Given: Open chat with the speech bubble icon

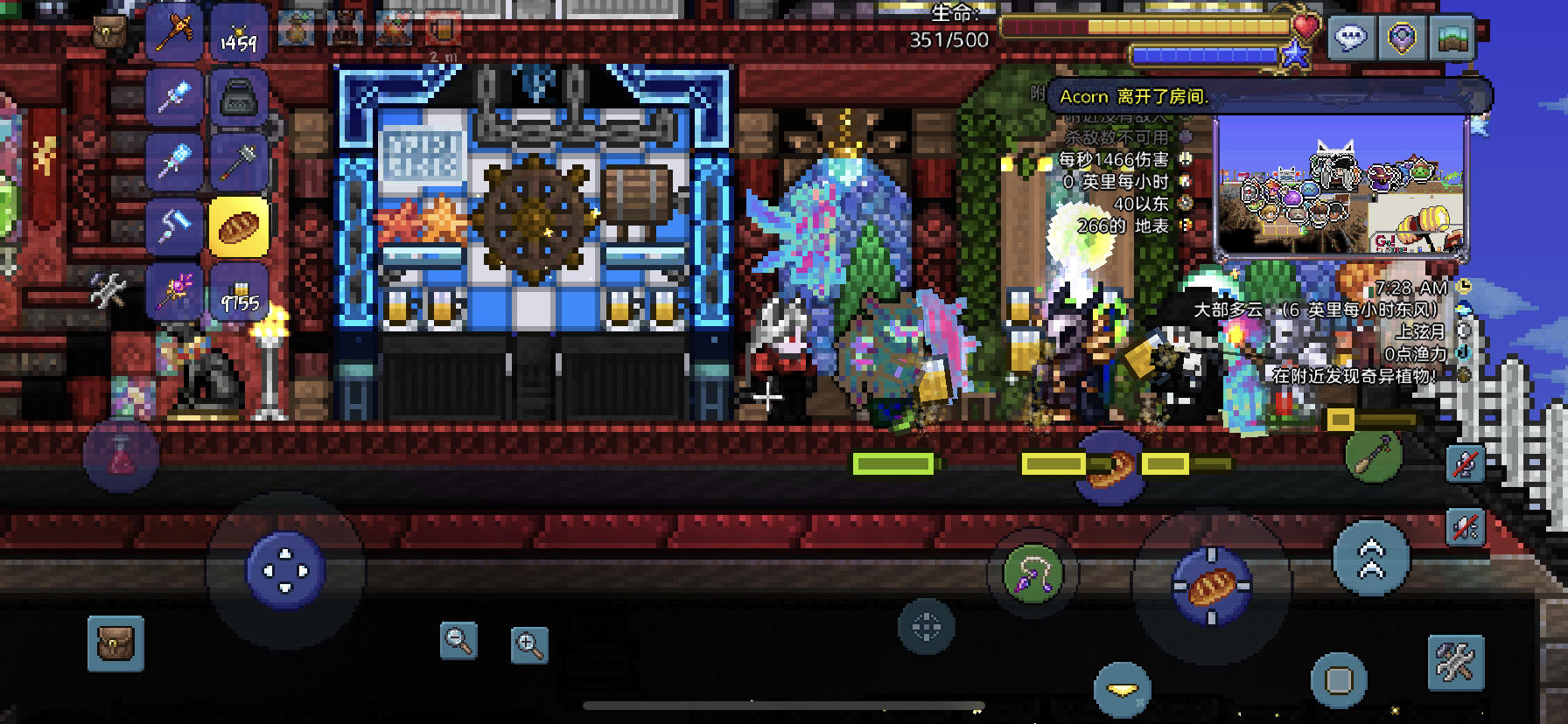Looking at the screenshot, I should [1350, 37].
